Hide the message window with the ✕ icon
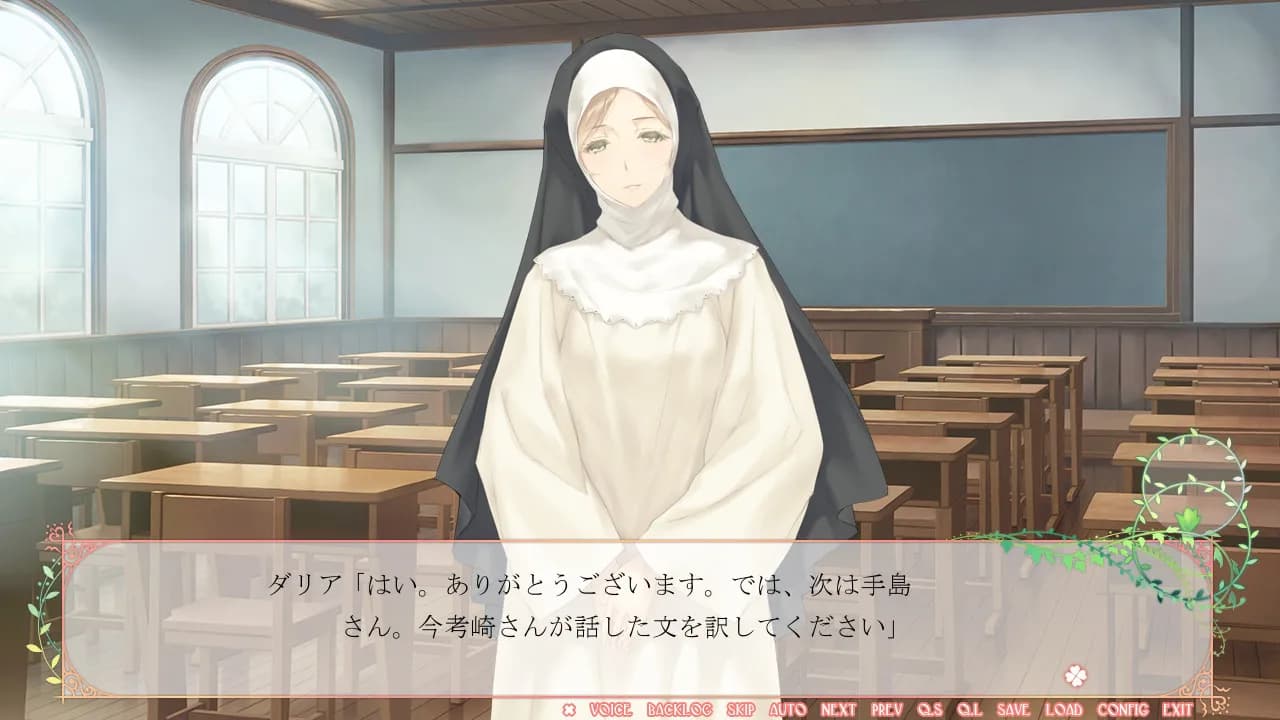 (570, 707)
